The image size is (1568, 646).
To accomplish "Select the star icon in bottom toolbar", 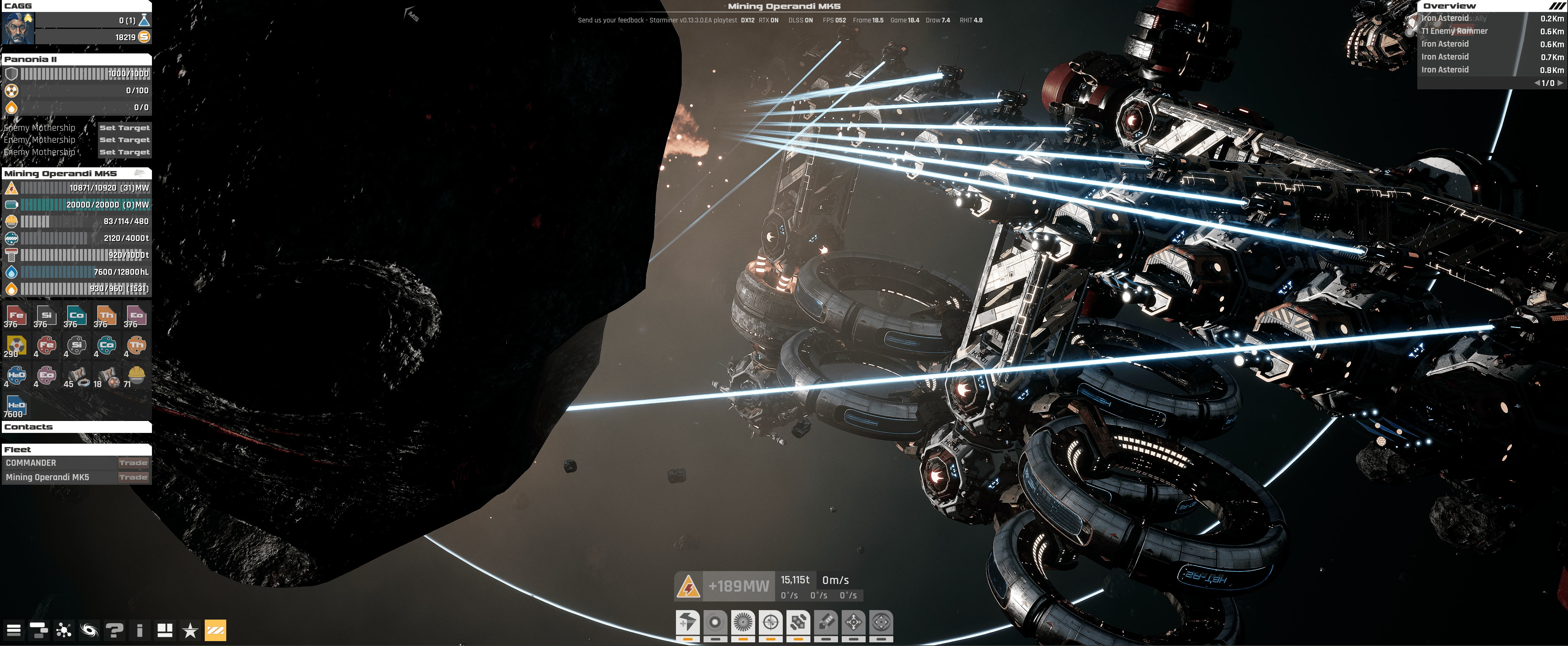I will (190, 630).
